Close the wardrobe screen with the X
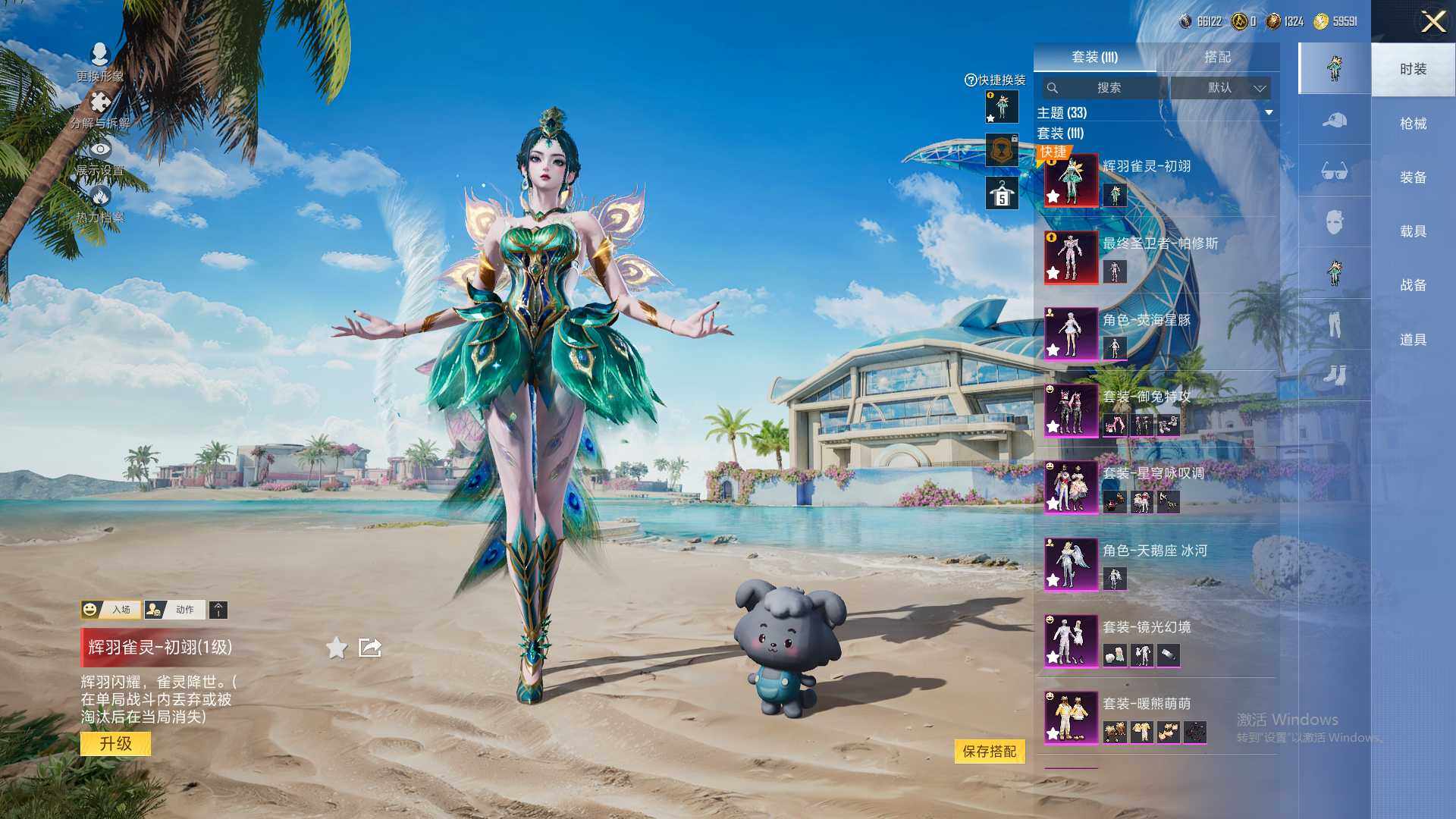This screenshot has height=819, width=1456. pyautogui.click(x=1432, y=21)
